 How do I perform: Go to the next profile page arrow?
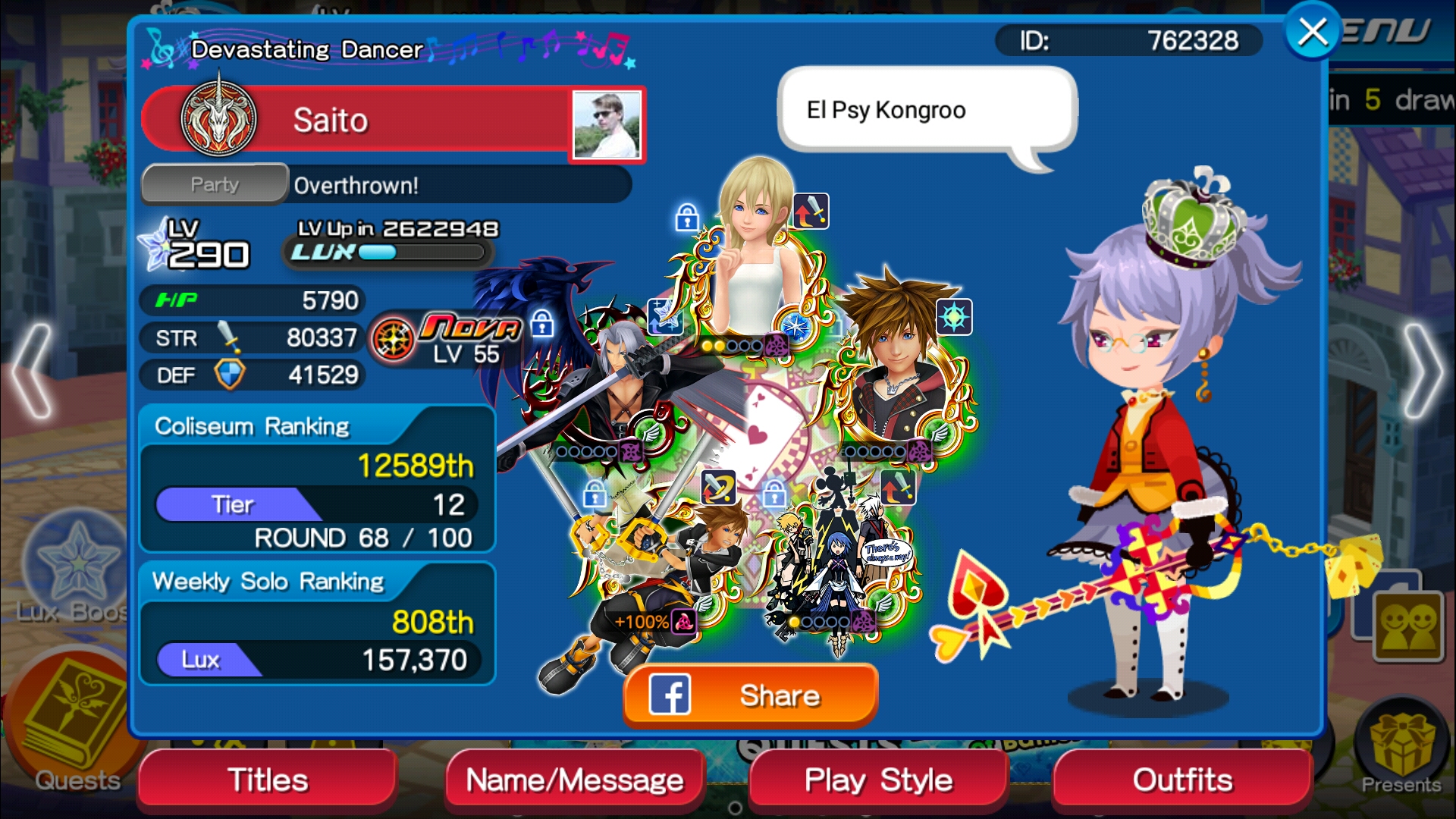[1424, 371]
